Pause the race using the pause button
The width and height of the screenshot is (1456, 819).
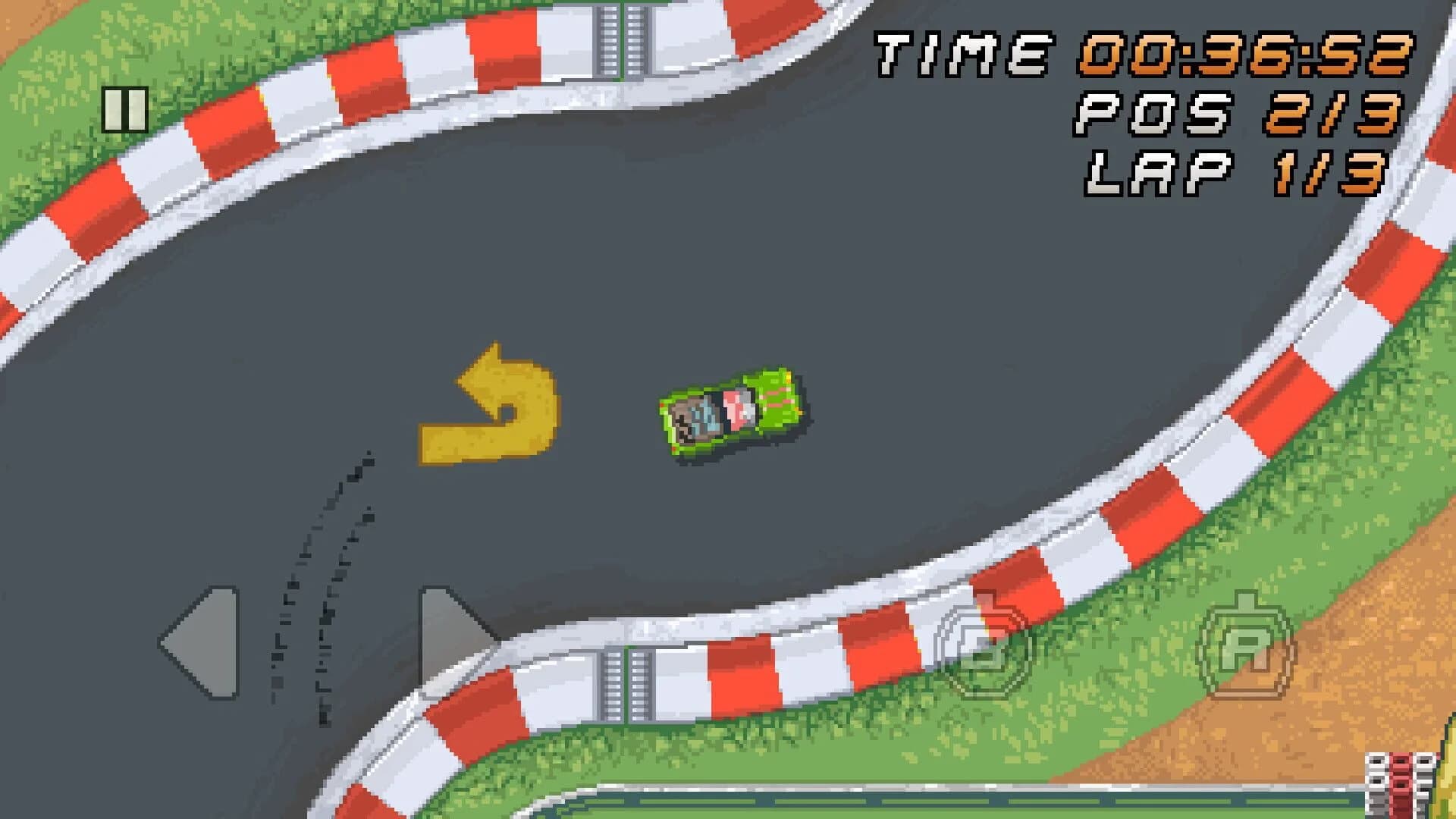coord(125,111)
